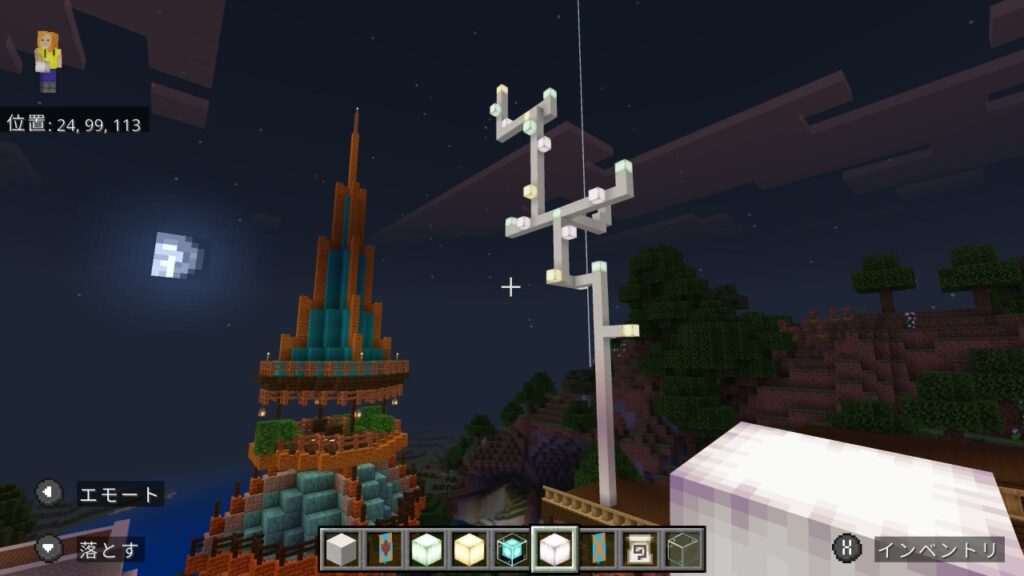
Task: Choose the yellow ochre froglight slot
Action: pyautogui.click(x=469, y=548)
